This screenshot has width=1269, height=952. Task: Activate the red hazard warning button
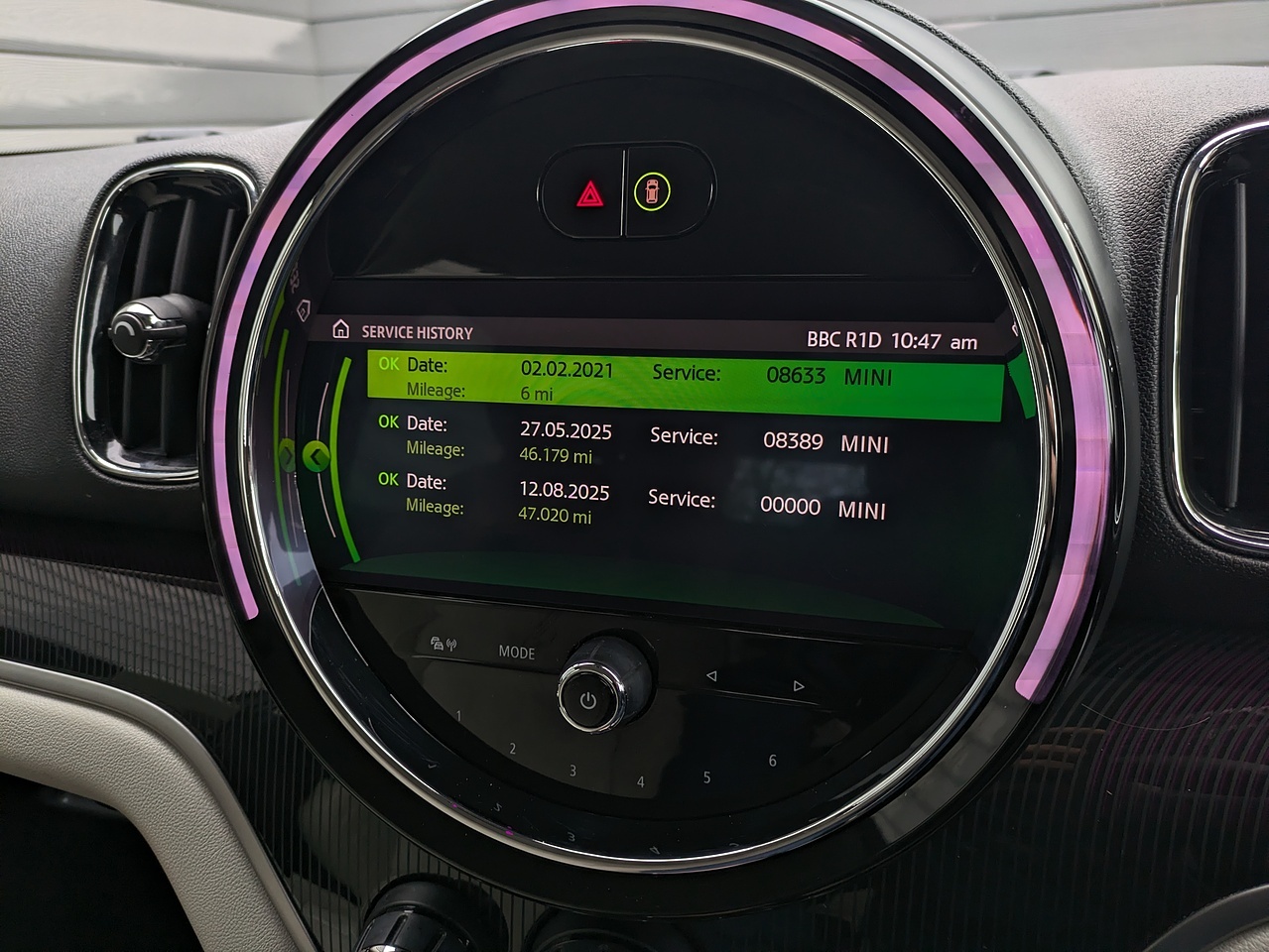pyautogui.click(x=589, y=193)
